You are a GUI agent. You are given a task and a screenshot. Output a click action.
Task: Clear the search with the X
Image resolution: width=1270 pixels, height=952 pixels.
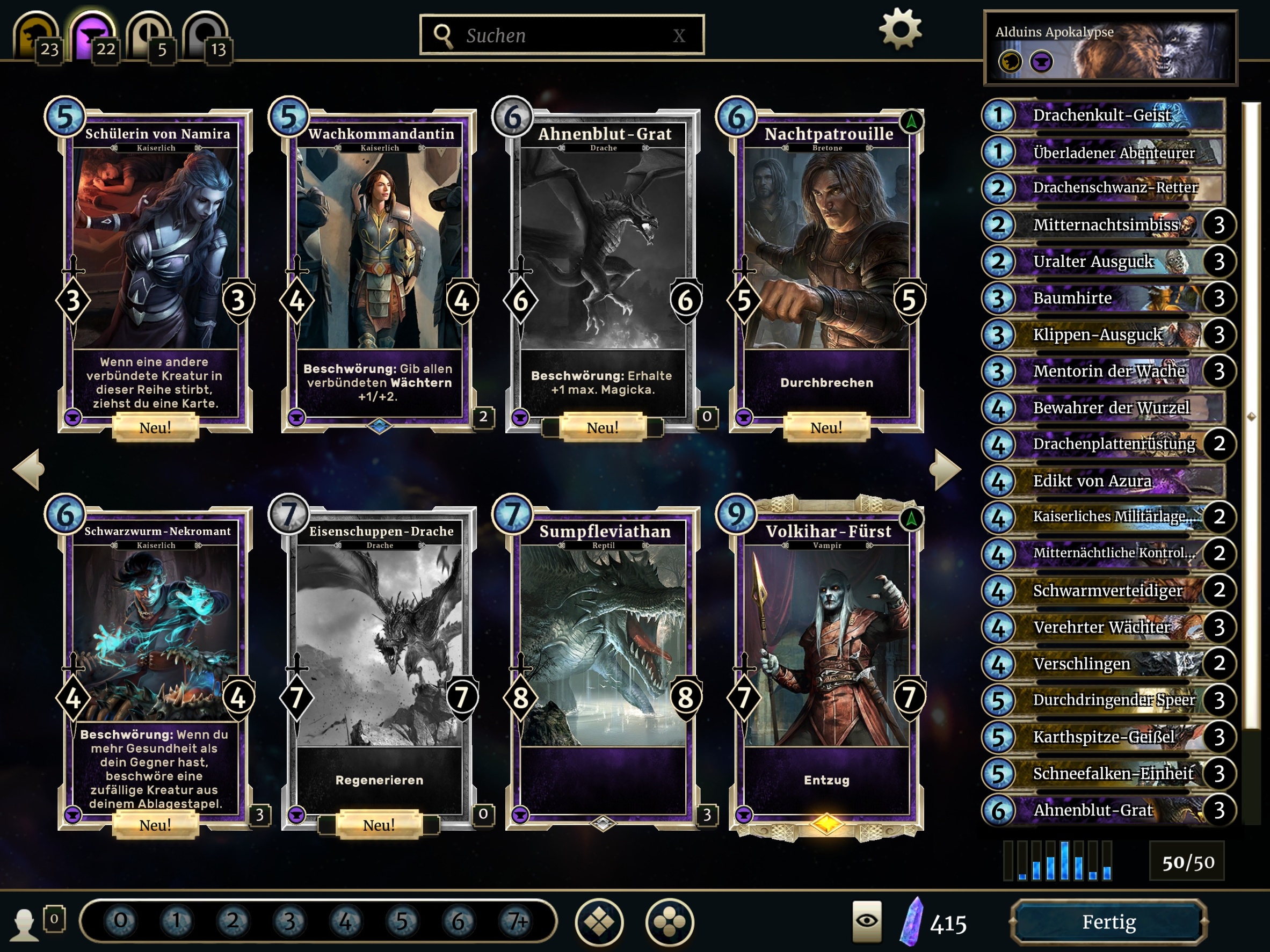coord(679,36)
